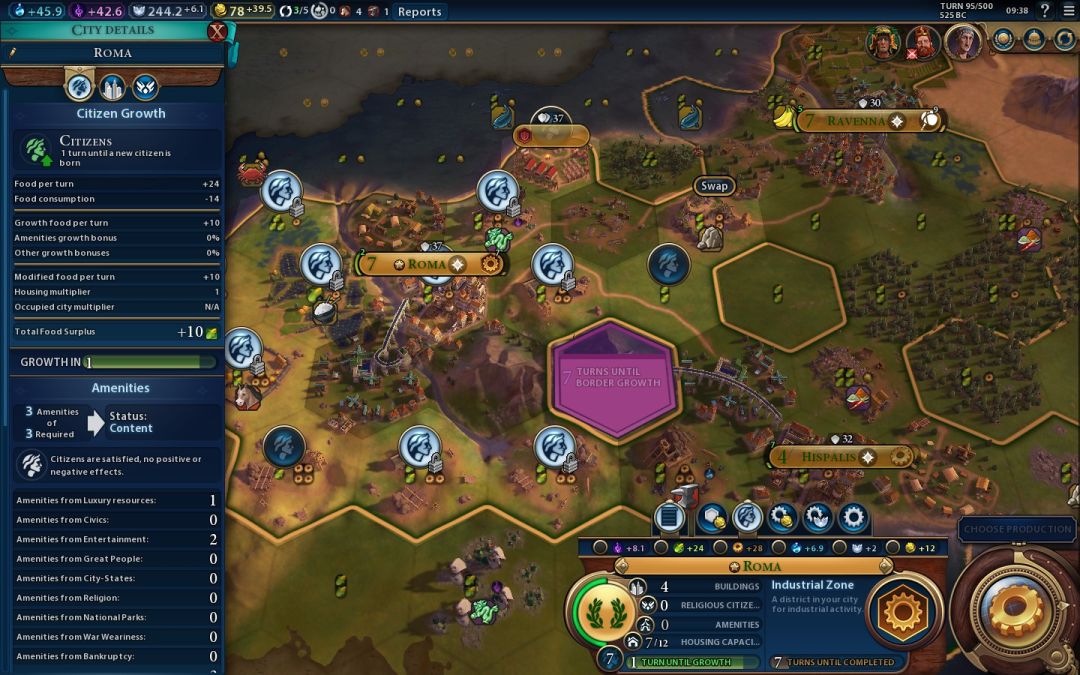1080x675 pixels.
Task: Open the main game menu
Action: pos(1069,11)
